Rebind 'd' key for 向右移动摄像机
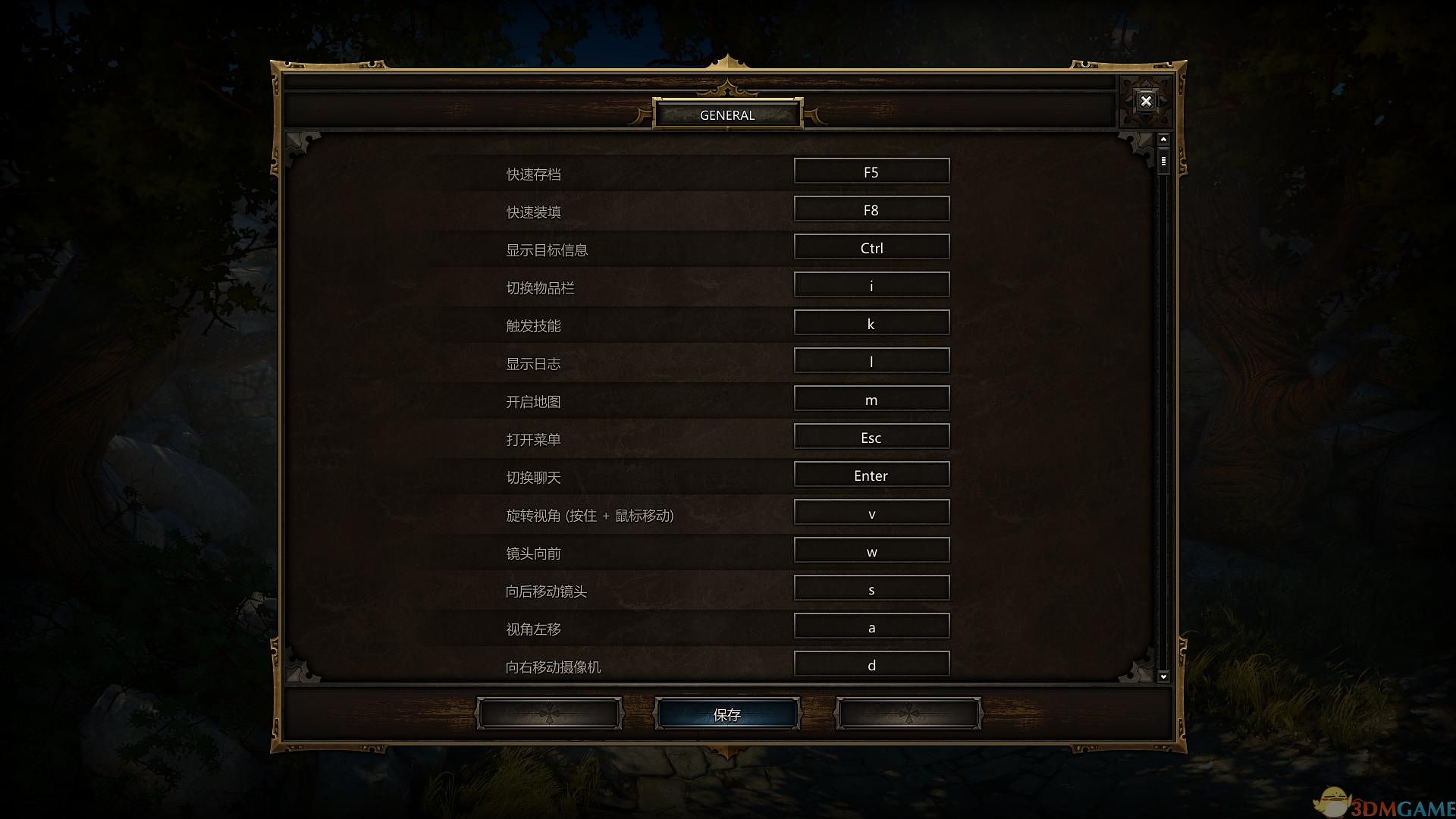 pyautogui.click(x=871, y=664)
